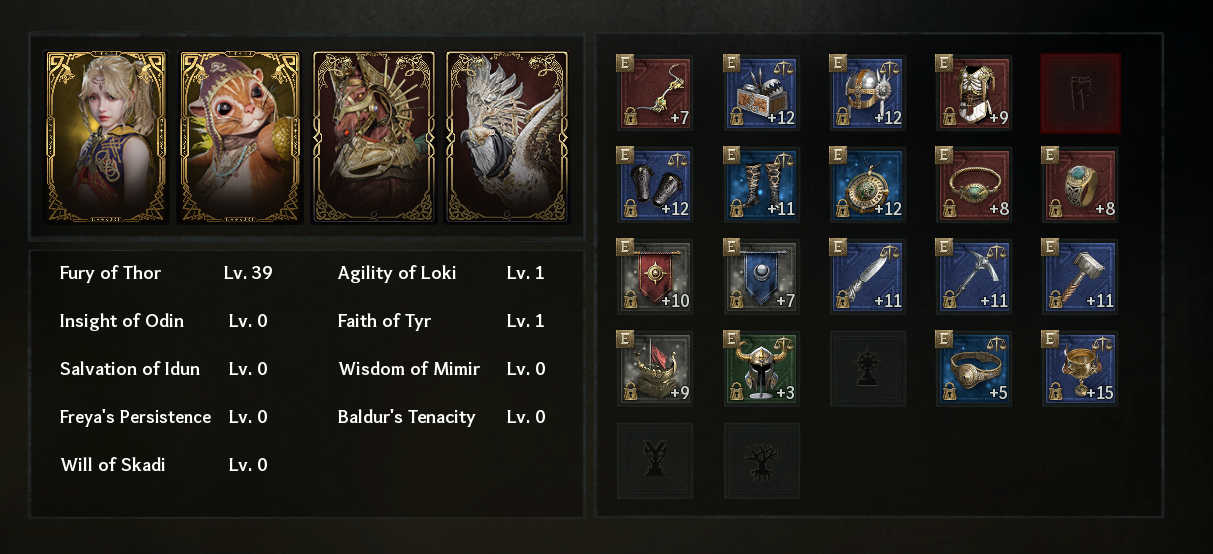Screen dimensions: 1213x554
Task: Select the +15 golden goblet
Action: pyautogui.click(x=1080, y=369)
